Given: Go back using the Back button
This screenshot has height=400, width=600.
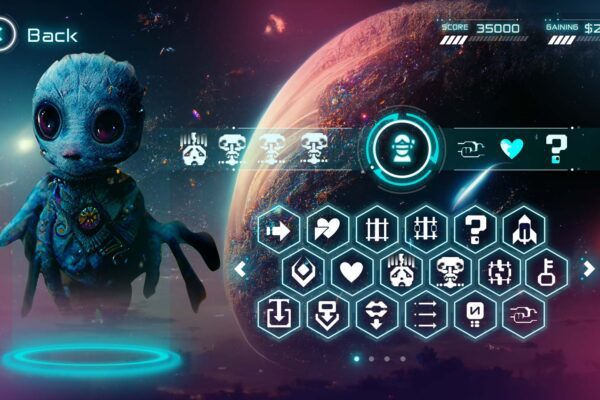Looking at the screenshot, I should click(40, 35).
